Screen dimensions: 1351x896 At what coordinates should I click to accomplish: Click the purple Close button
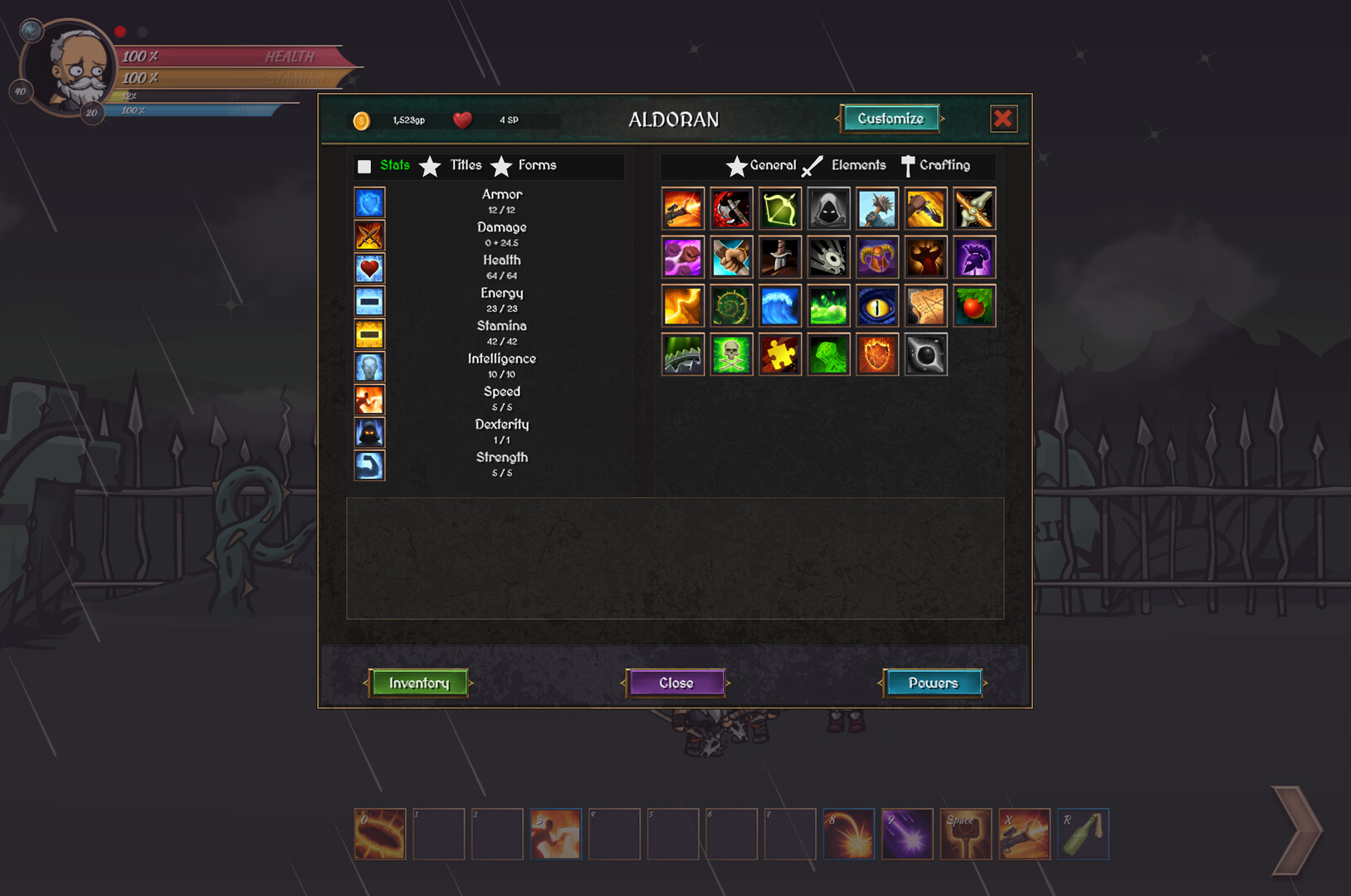coord(675,683)
